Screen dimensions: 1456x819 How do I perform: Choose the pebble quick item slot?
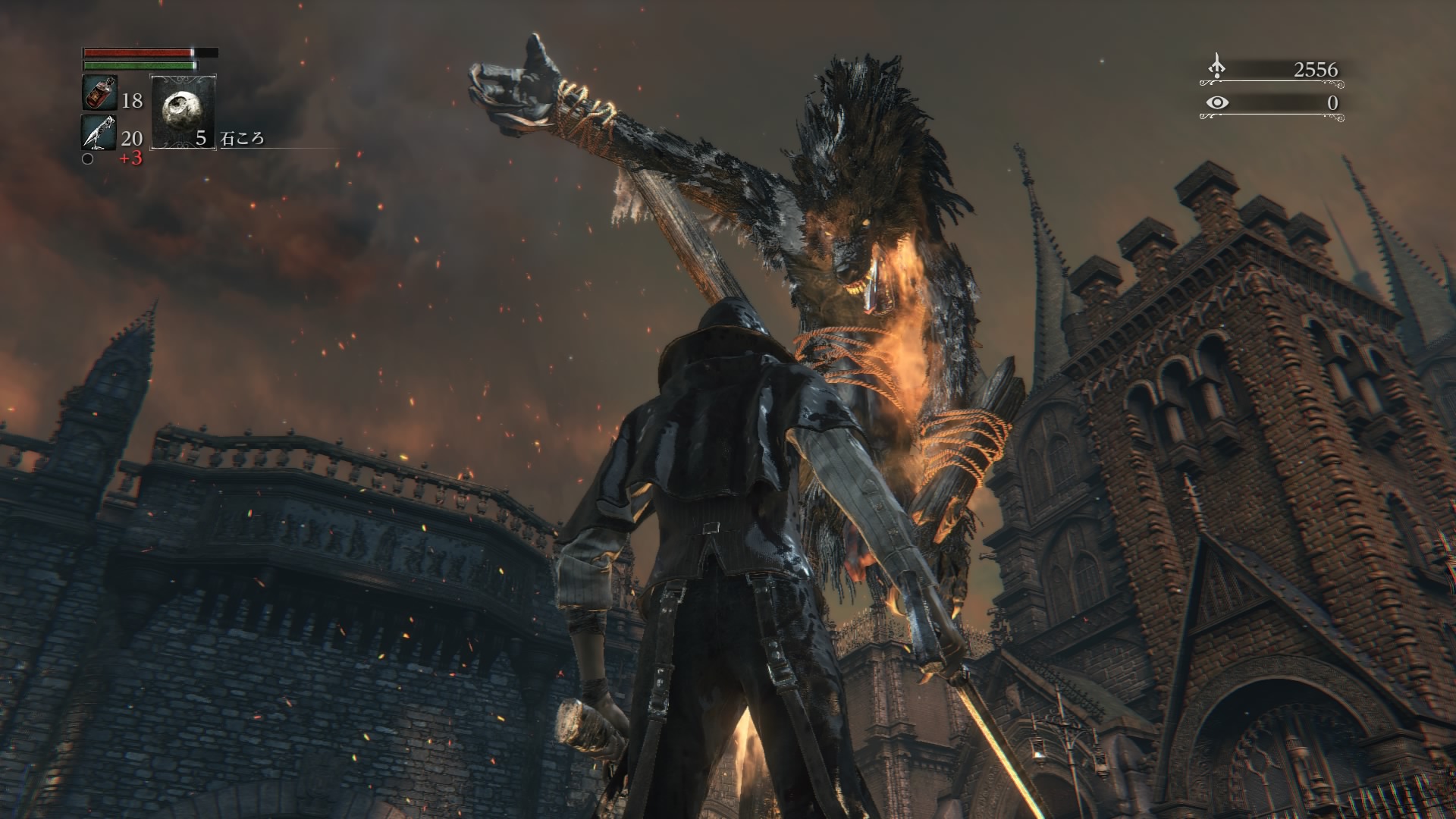[x=184, y=111]
